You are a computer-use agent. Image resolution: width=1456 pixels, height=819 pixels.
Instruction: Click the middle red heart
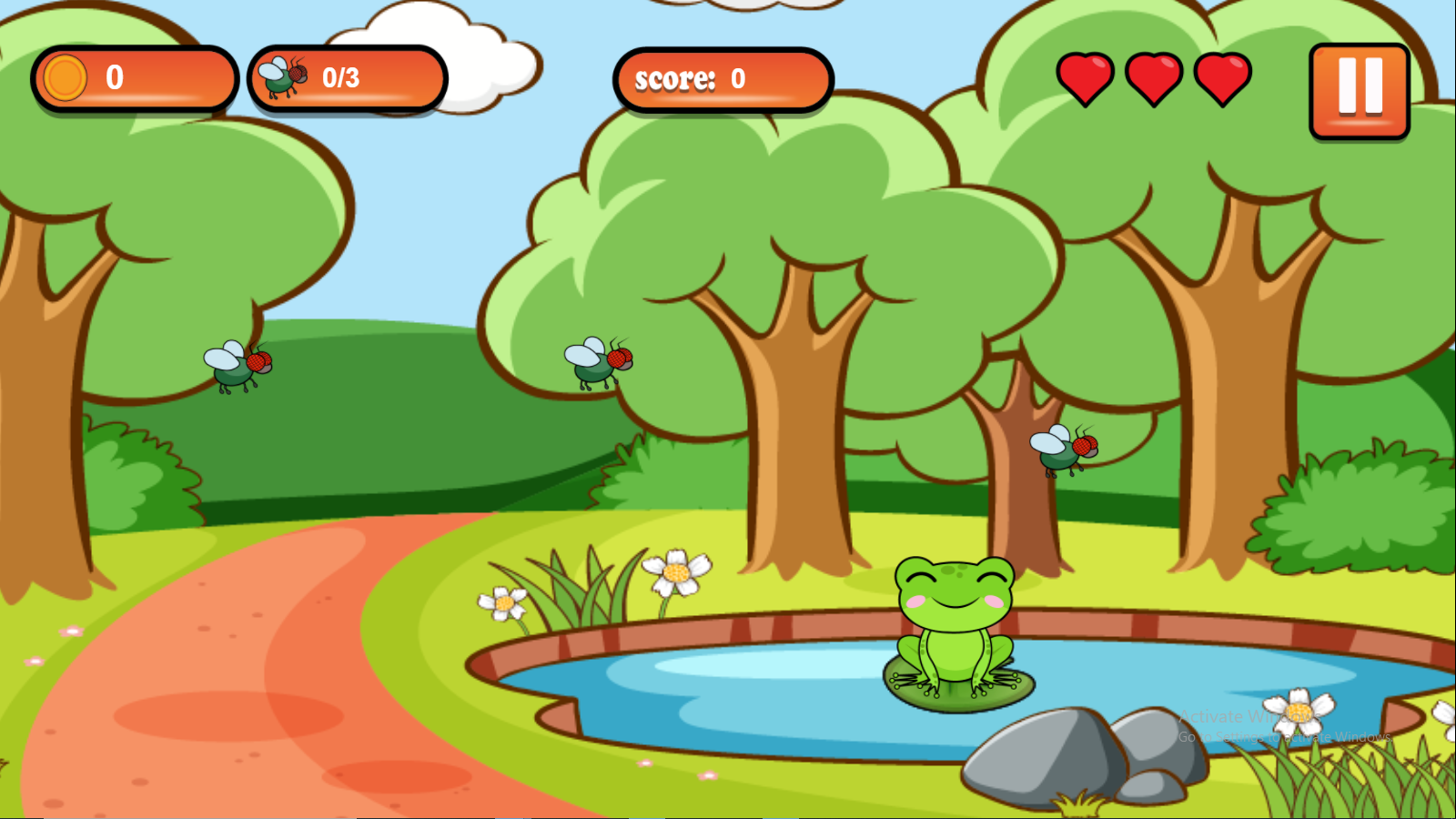click(x=1154, y=76)
